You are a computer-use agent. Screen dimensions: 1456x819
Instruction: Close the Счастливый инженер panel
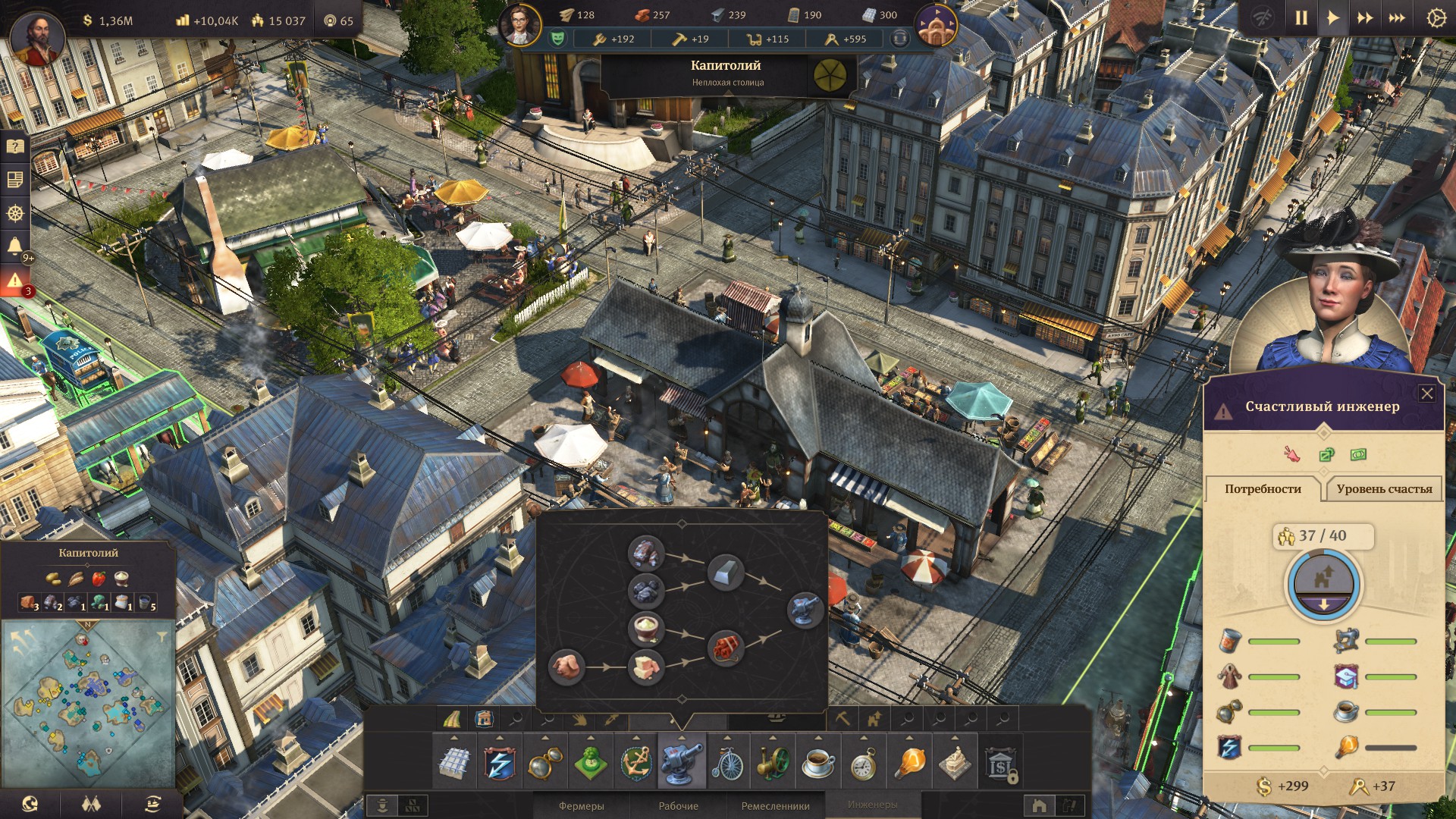[x=1426, y=394]
